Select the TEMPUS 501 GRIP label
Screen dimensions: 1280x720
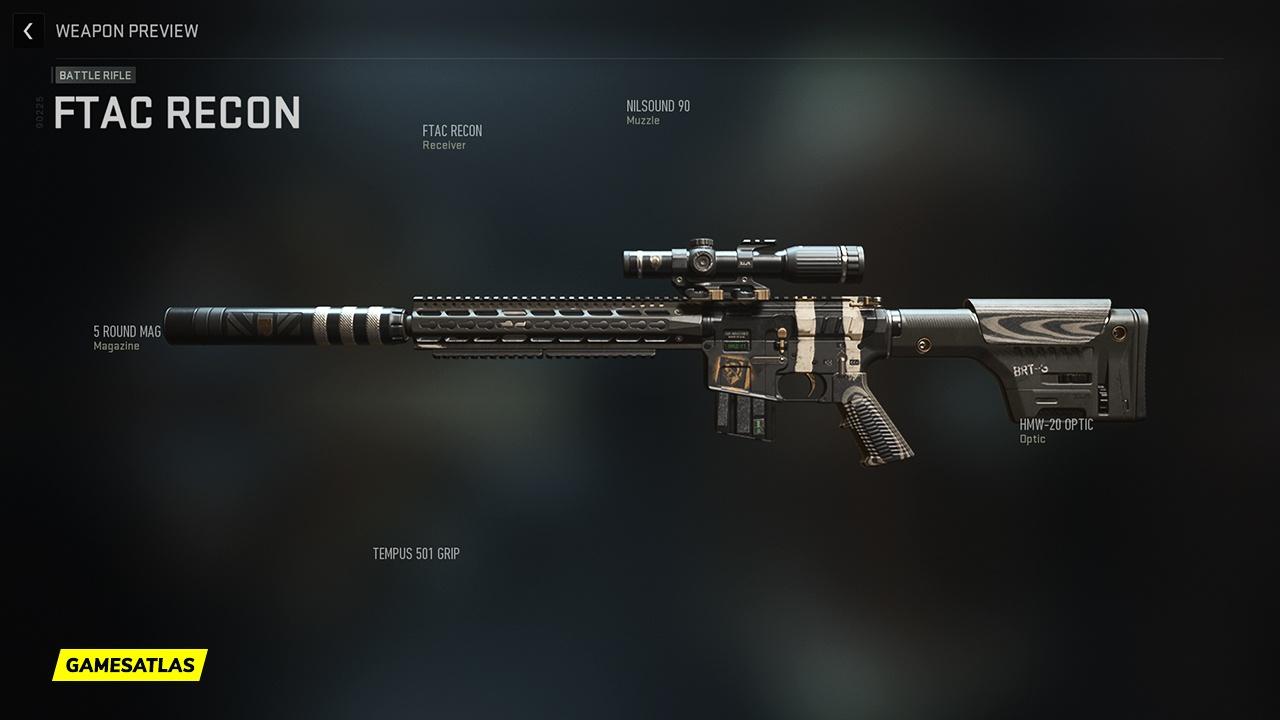pyautogui.click(x=416, y=554)
